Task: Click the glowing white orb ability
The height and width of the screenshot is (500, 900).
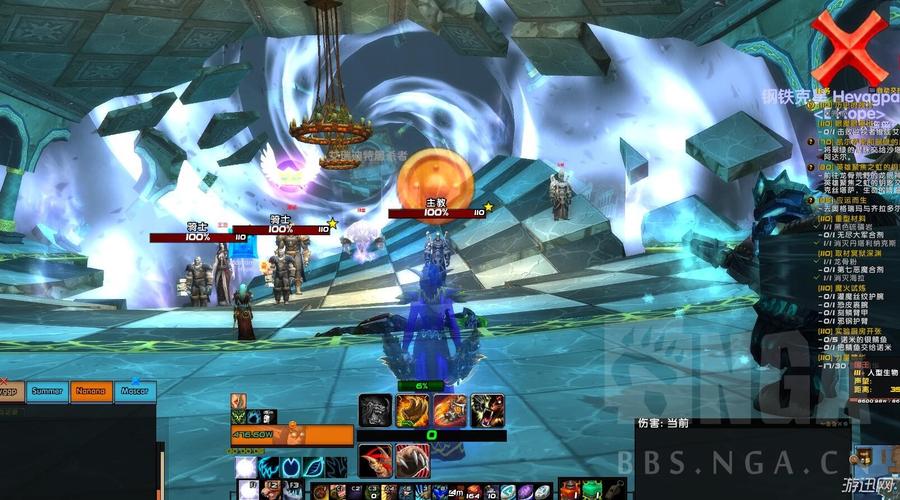Action: [x=245, y=467]
